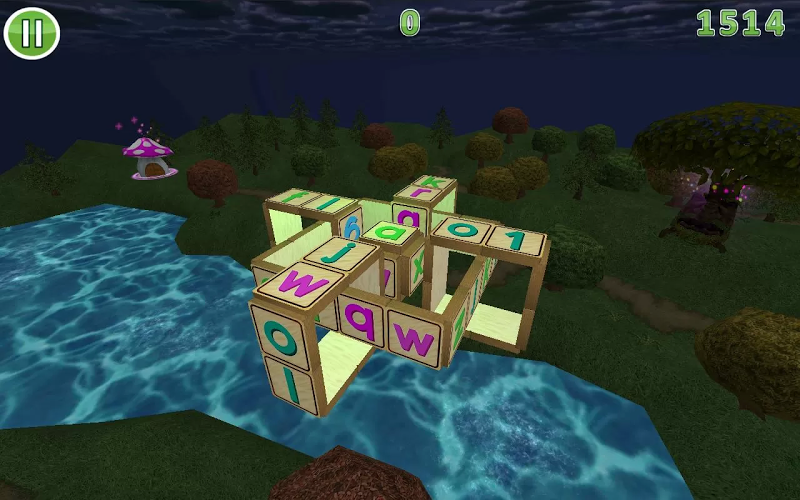Pause the game with the green button
Viewport: 800px width, 500px height.
[x=32, y=33]
